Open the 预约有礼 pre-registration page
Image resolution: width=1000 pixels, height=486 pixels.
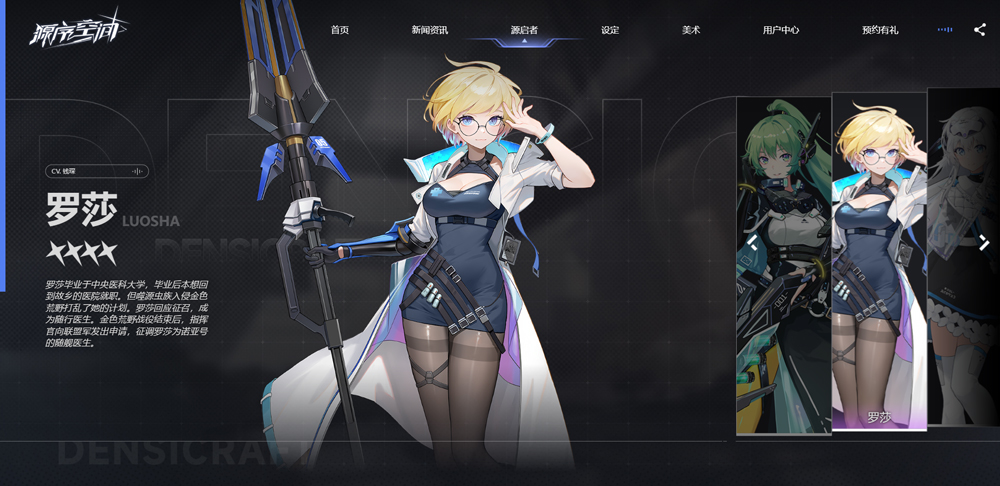880,30
